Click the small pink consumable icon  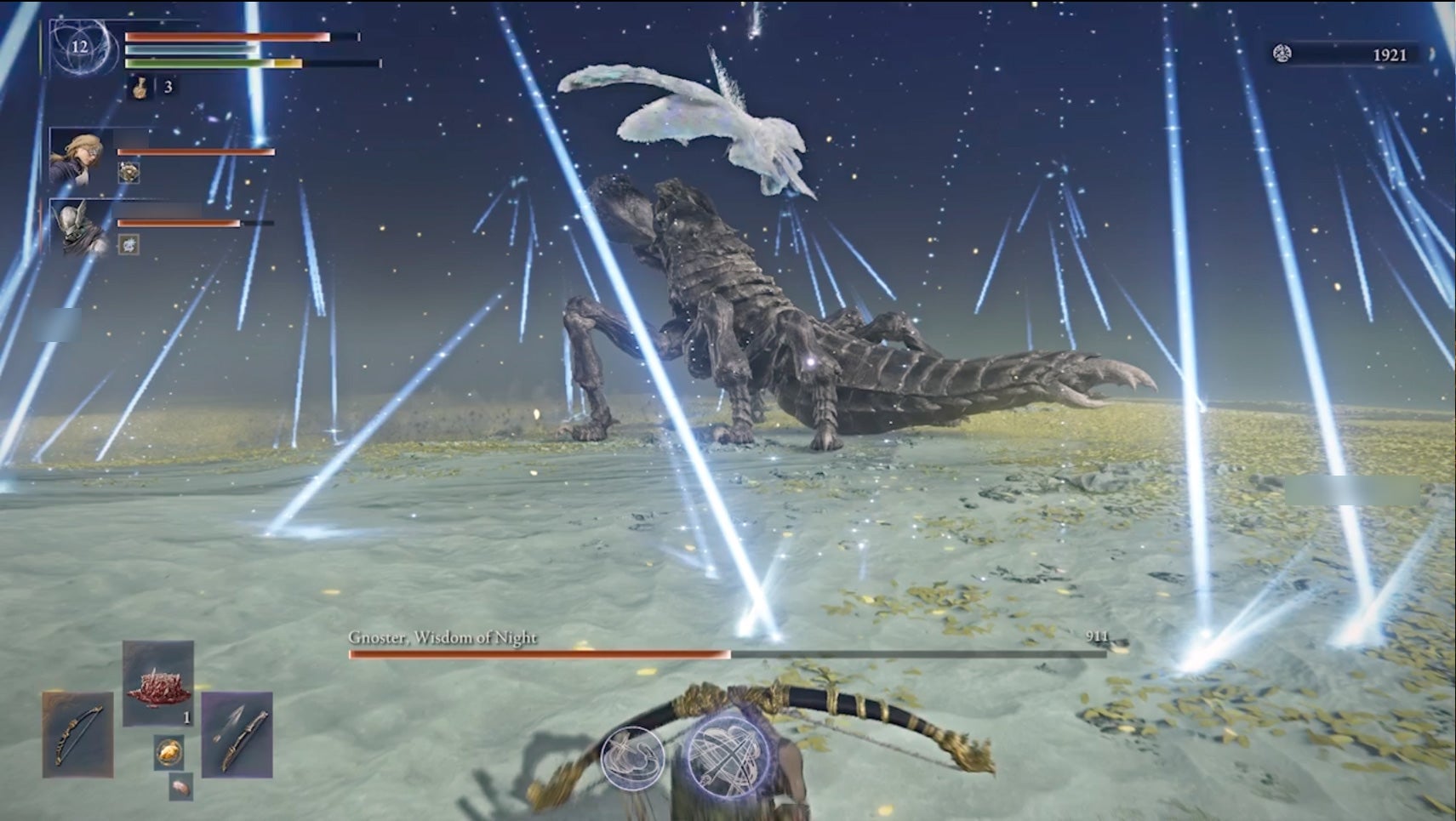180,787
